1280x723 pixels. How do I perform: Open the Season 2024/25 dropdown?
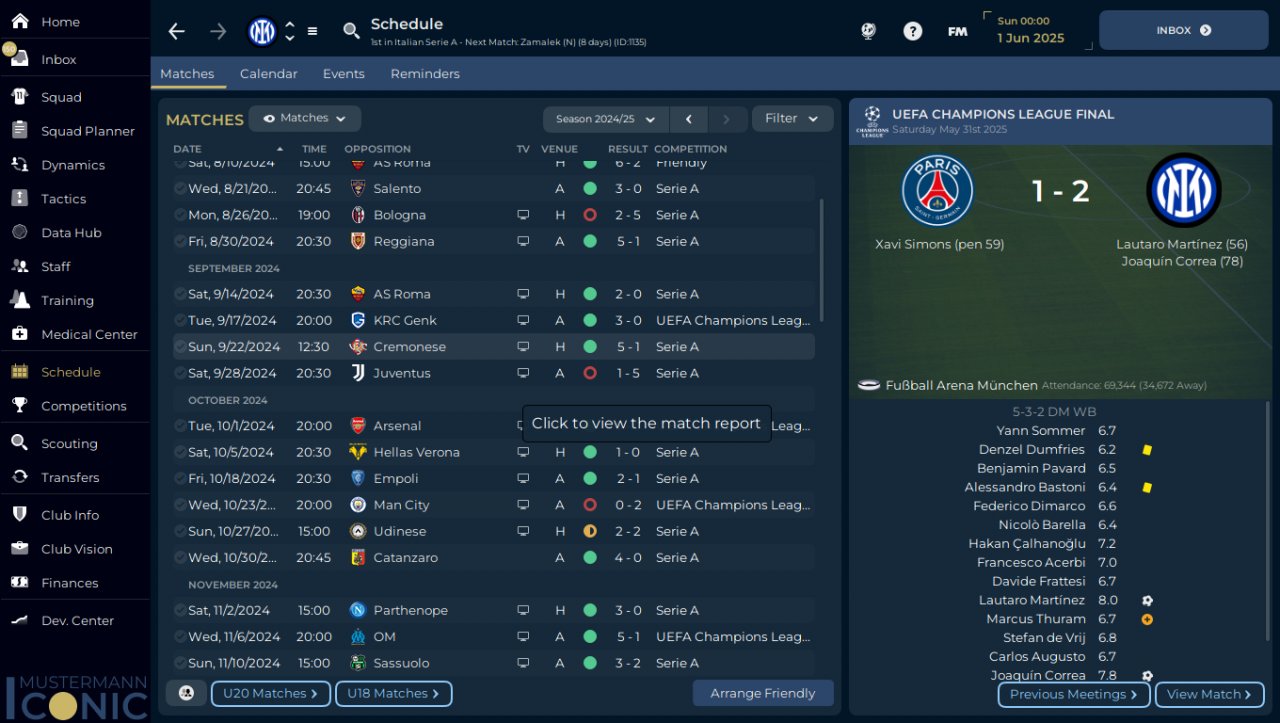pos(605,119)
